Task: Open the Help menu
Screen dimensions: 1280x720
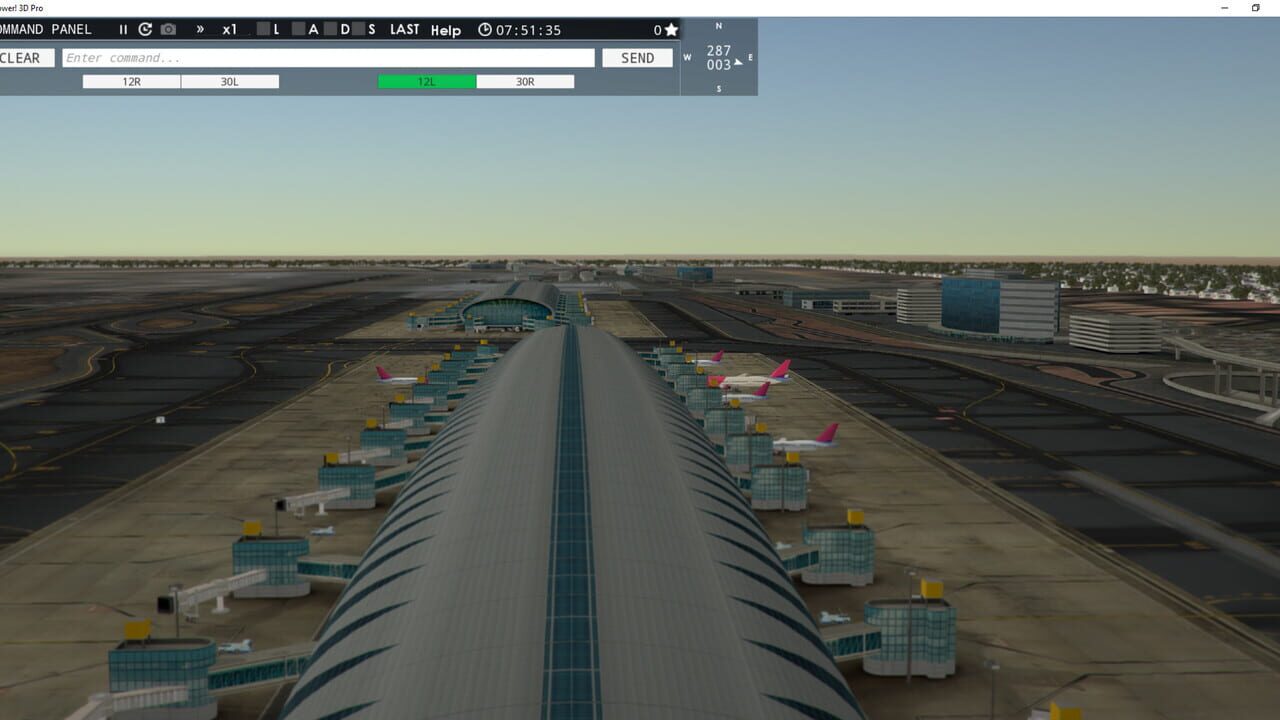Action: [x=446, y=31]
